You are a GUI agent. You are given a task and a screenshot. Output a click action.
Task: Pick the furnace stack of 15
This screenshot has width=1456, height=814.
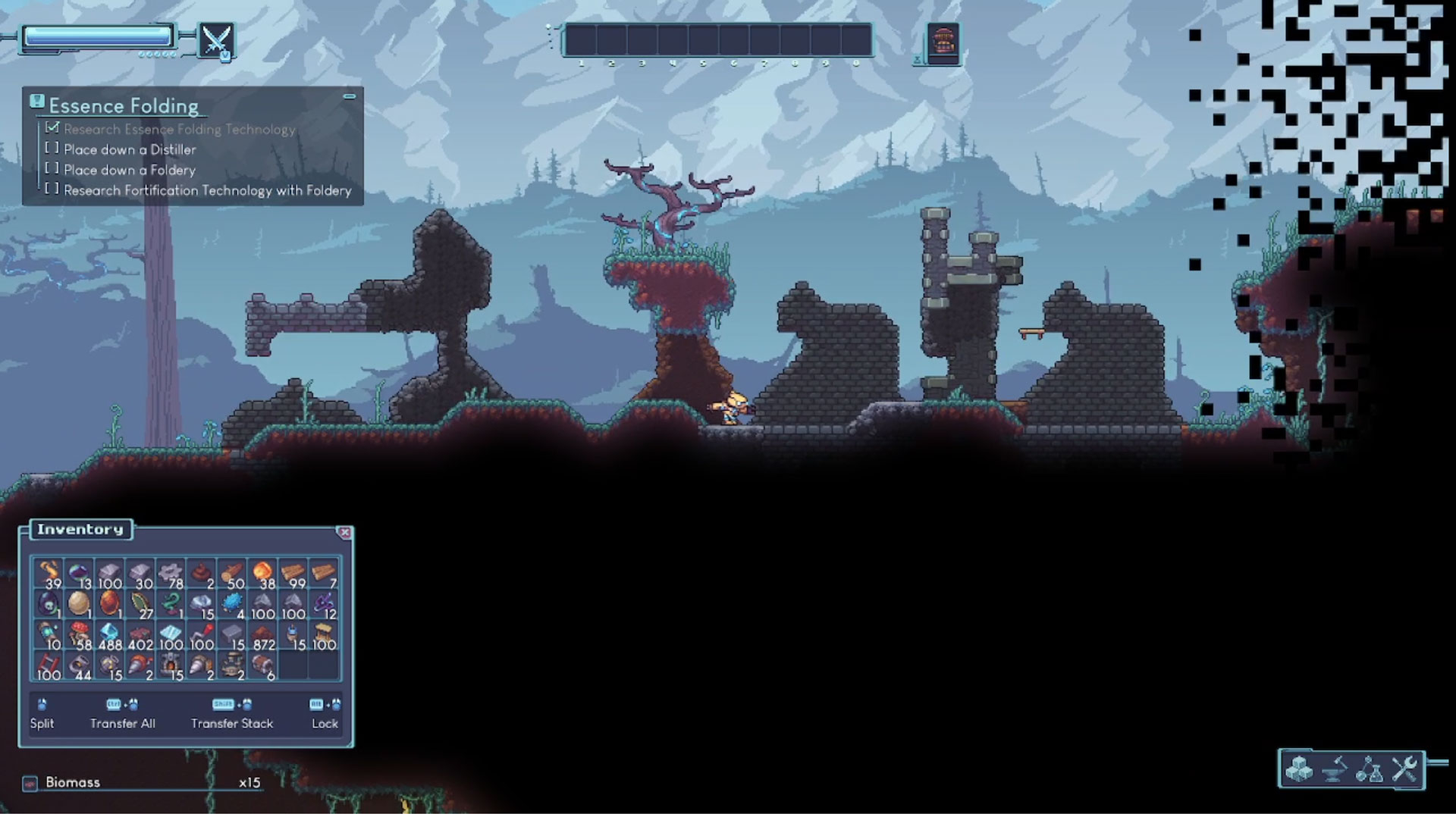pos(171,665)
